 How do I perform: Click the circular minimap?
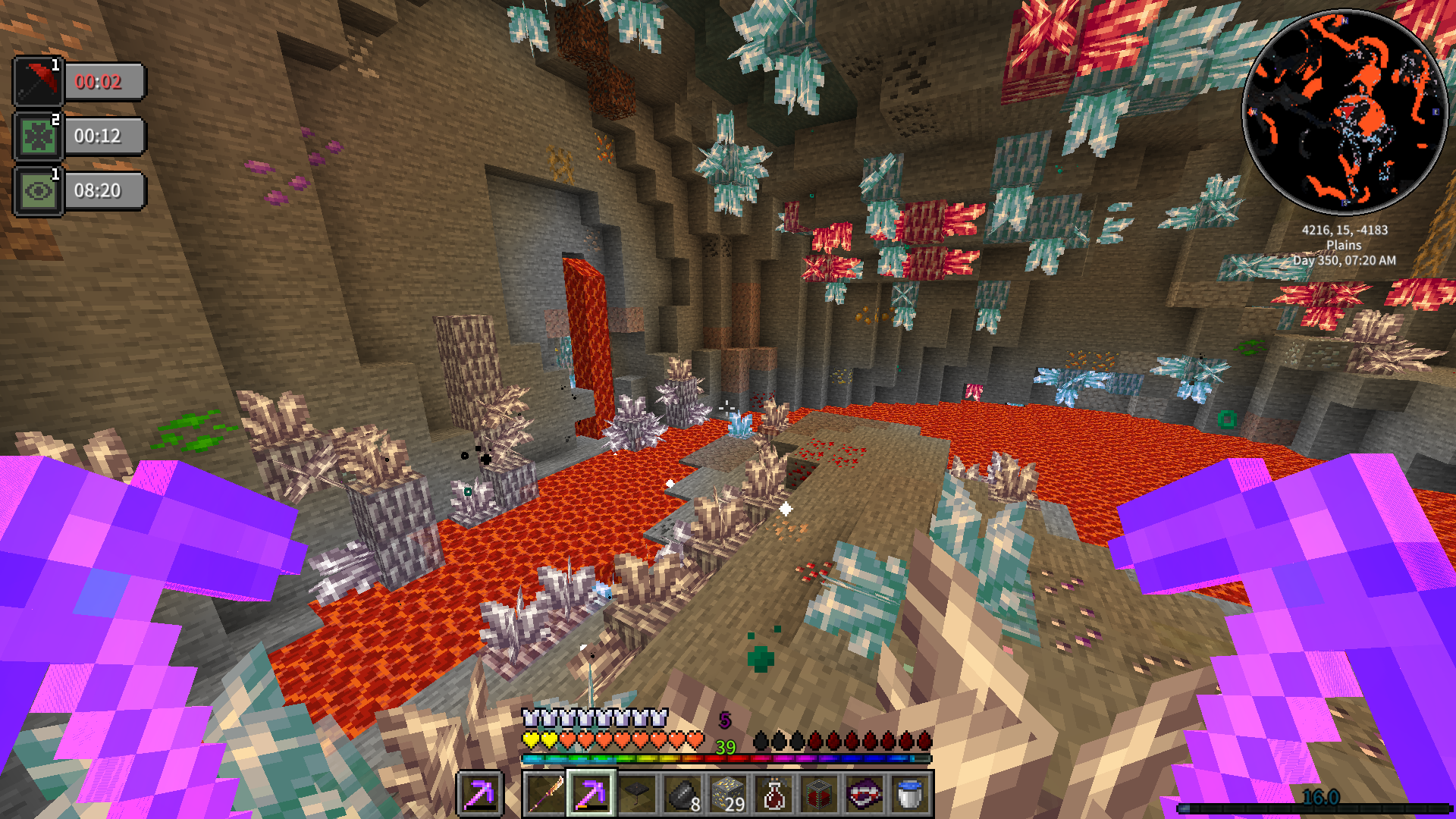coord(1344,112)
